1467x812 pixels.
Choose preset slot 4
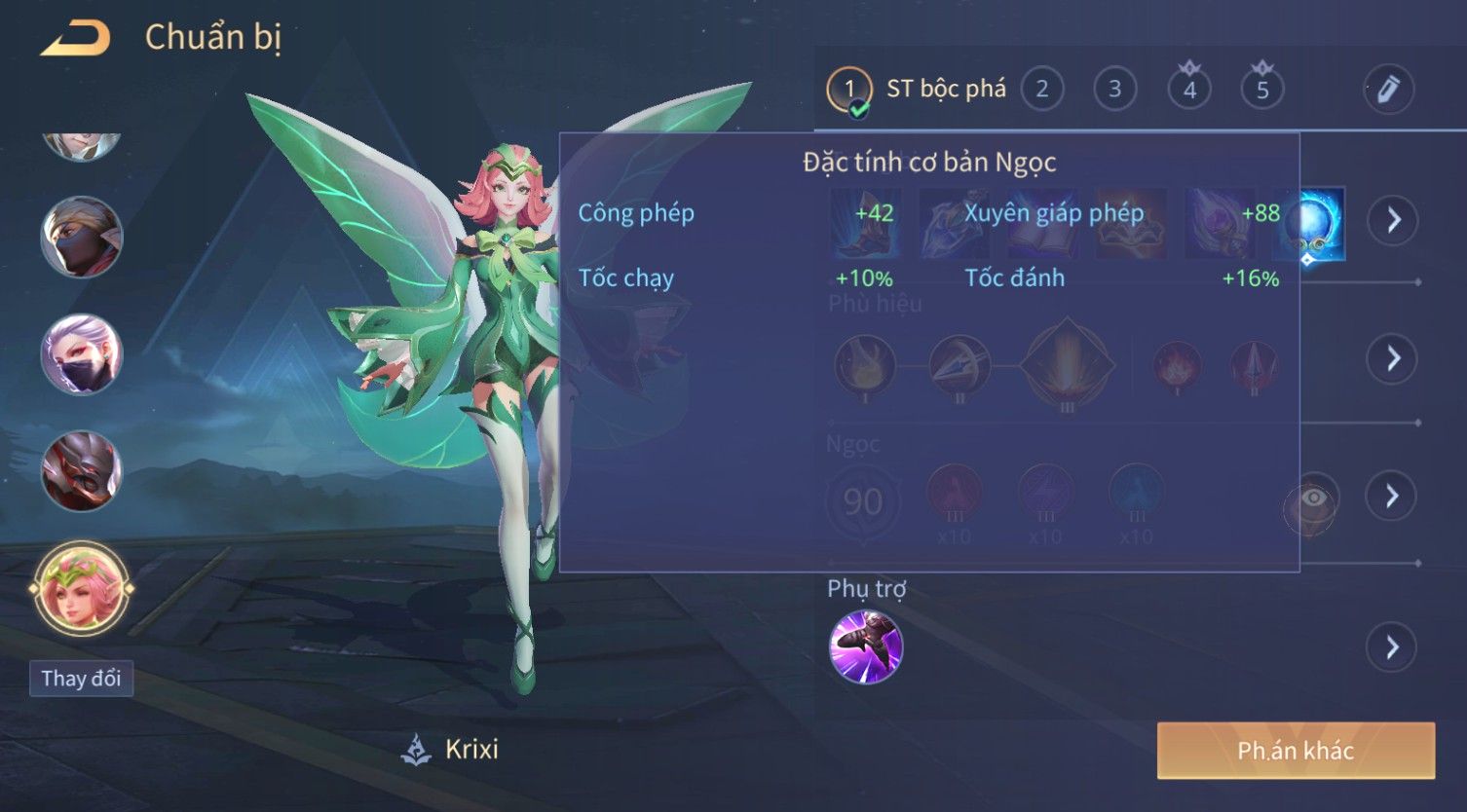pyautogui.click(x=1188, y=90)
